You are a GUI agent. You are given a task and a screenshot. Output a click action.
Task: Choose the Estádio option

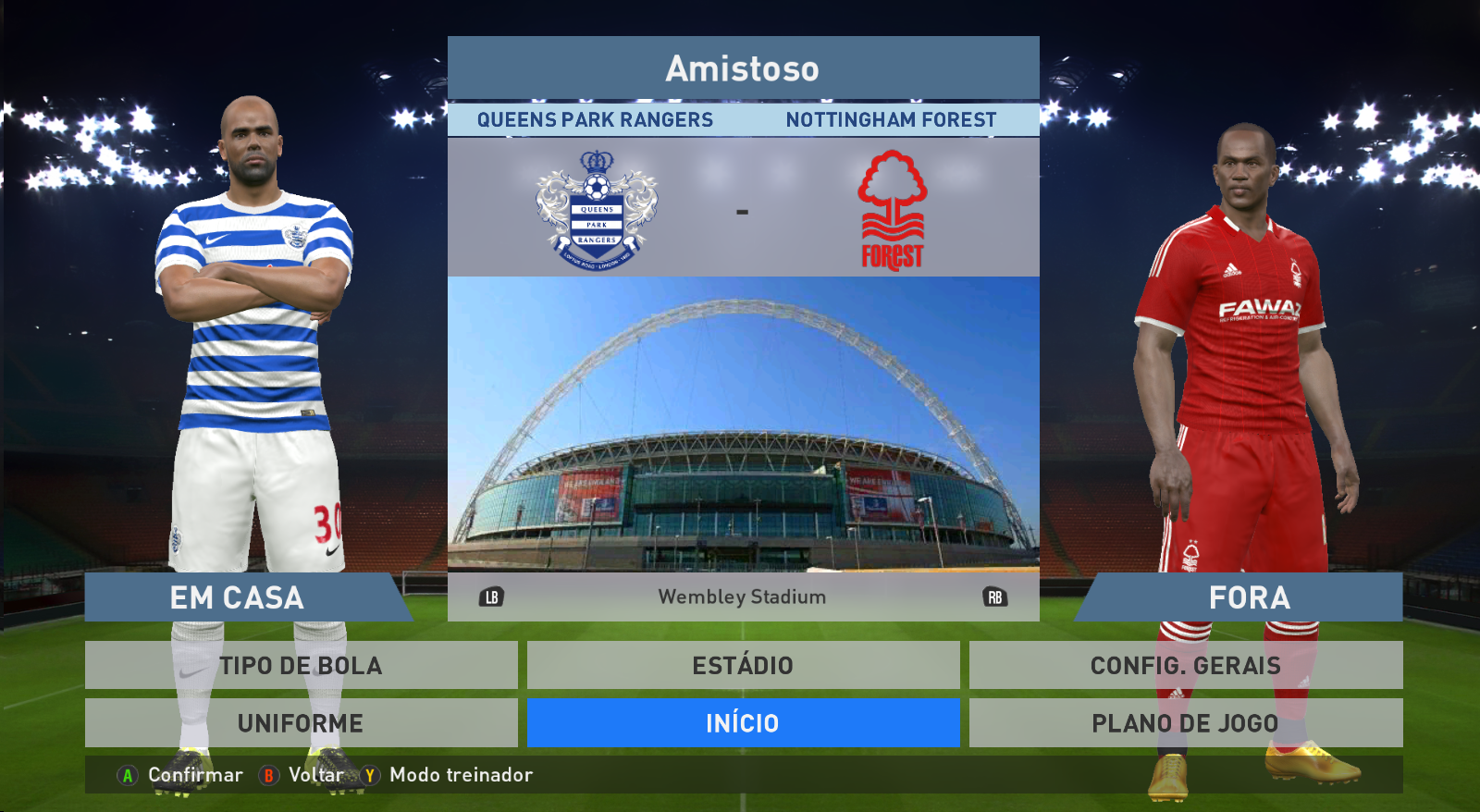point(743,665)
